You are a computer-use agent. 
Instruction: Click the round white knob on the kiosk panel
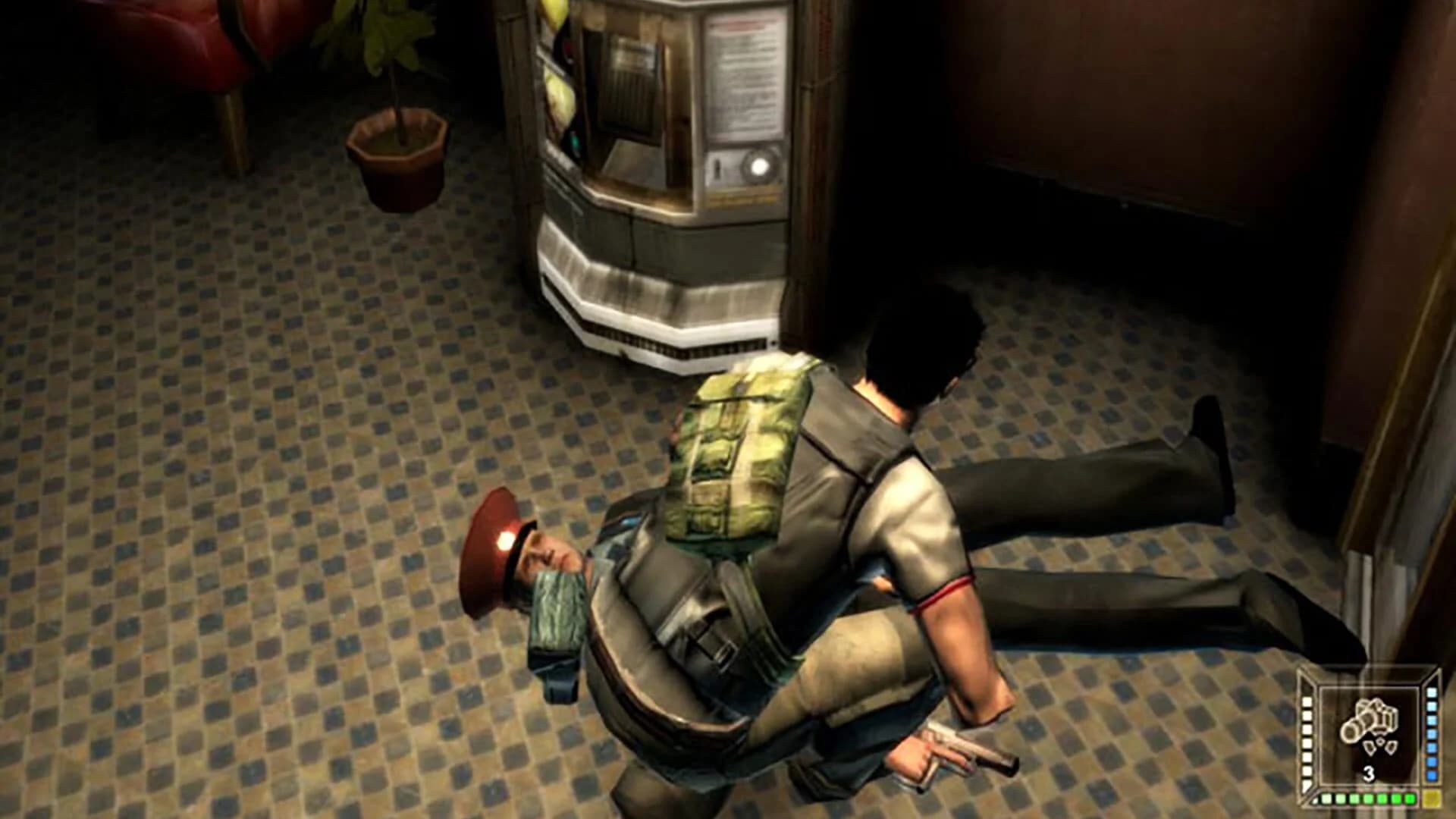point(758,166)
